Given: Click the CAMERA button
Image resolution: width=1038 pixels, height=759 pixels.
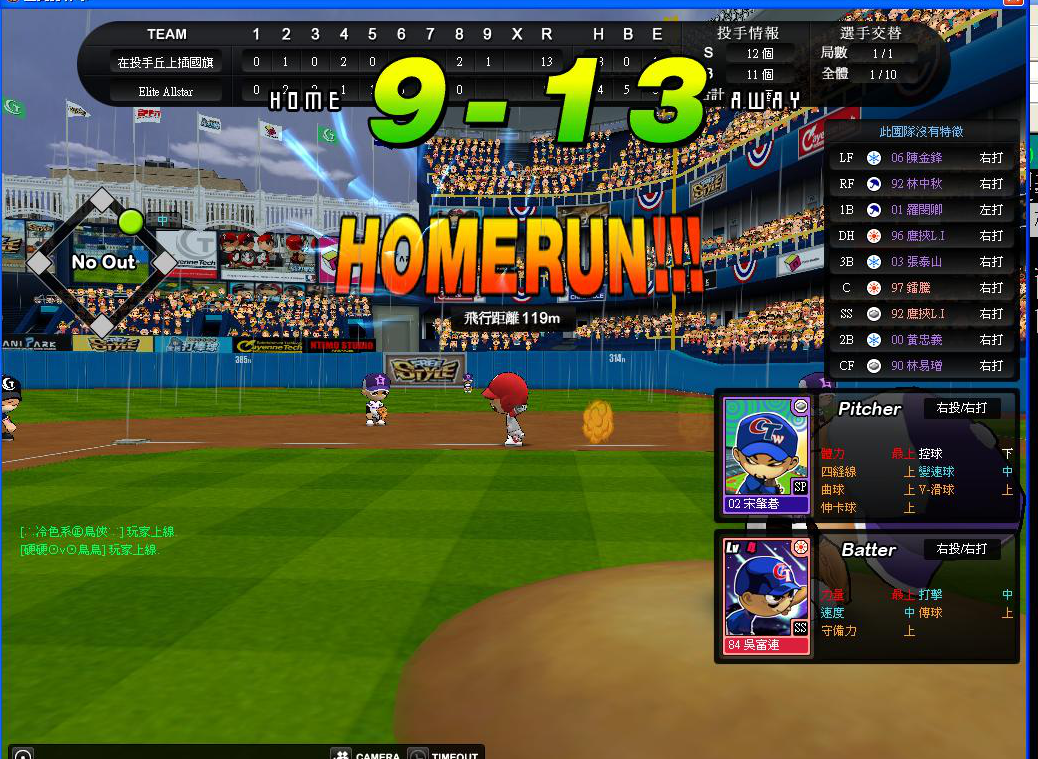Looking at the screenshot, I should (366, 755).
